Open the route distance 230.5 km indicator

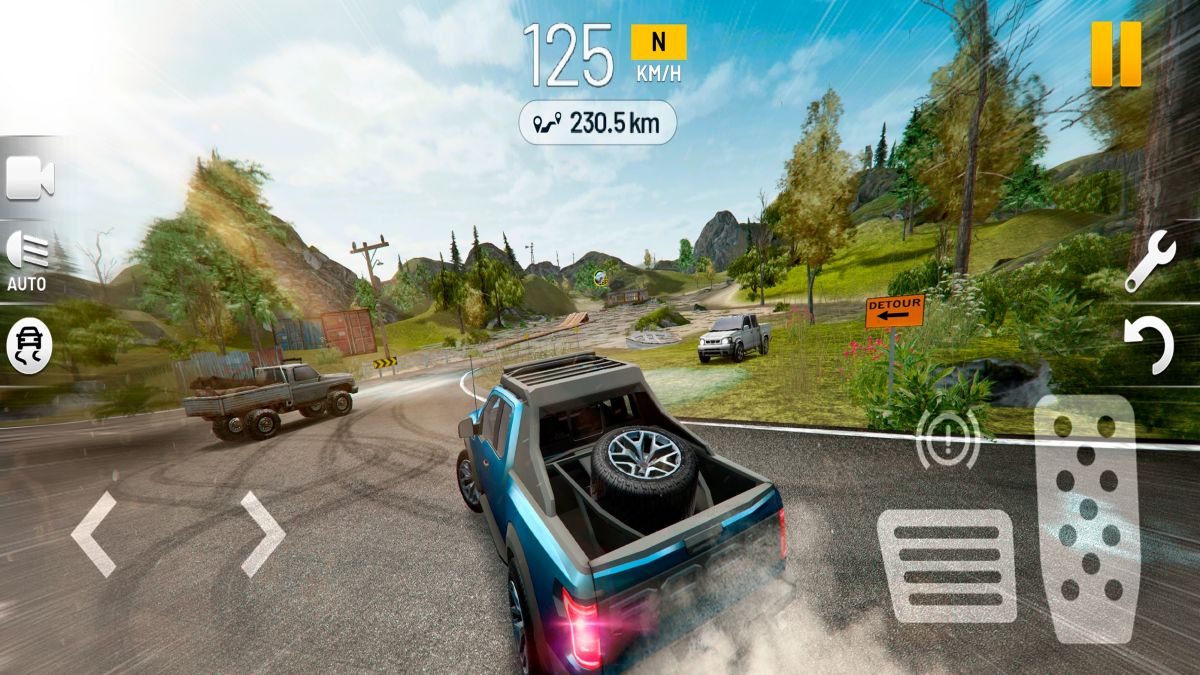point(597,123)
